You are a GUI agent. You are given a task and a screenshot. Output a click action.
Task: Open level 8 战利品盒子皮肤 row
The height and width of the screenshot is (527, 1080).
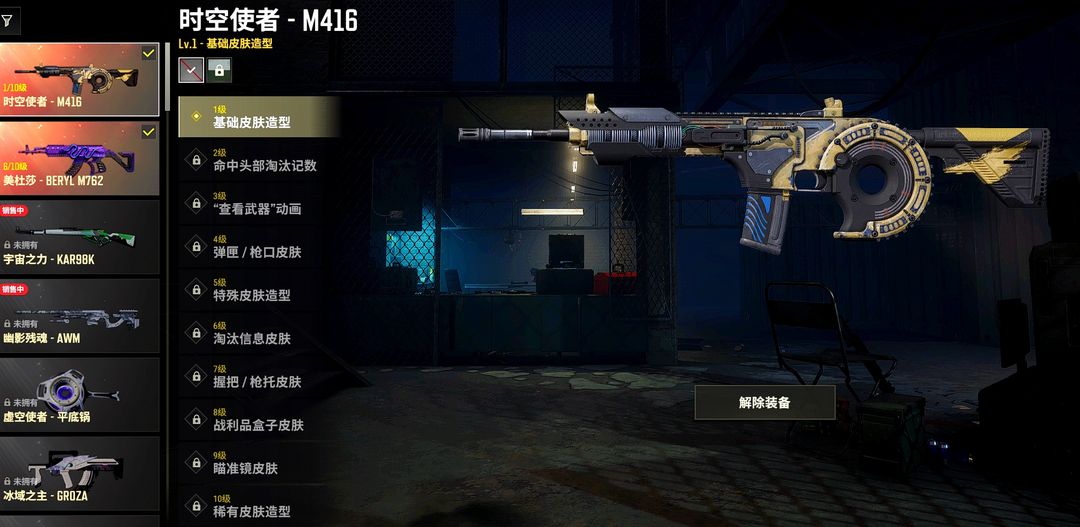click(x=259, y=419)
